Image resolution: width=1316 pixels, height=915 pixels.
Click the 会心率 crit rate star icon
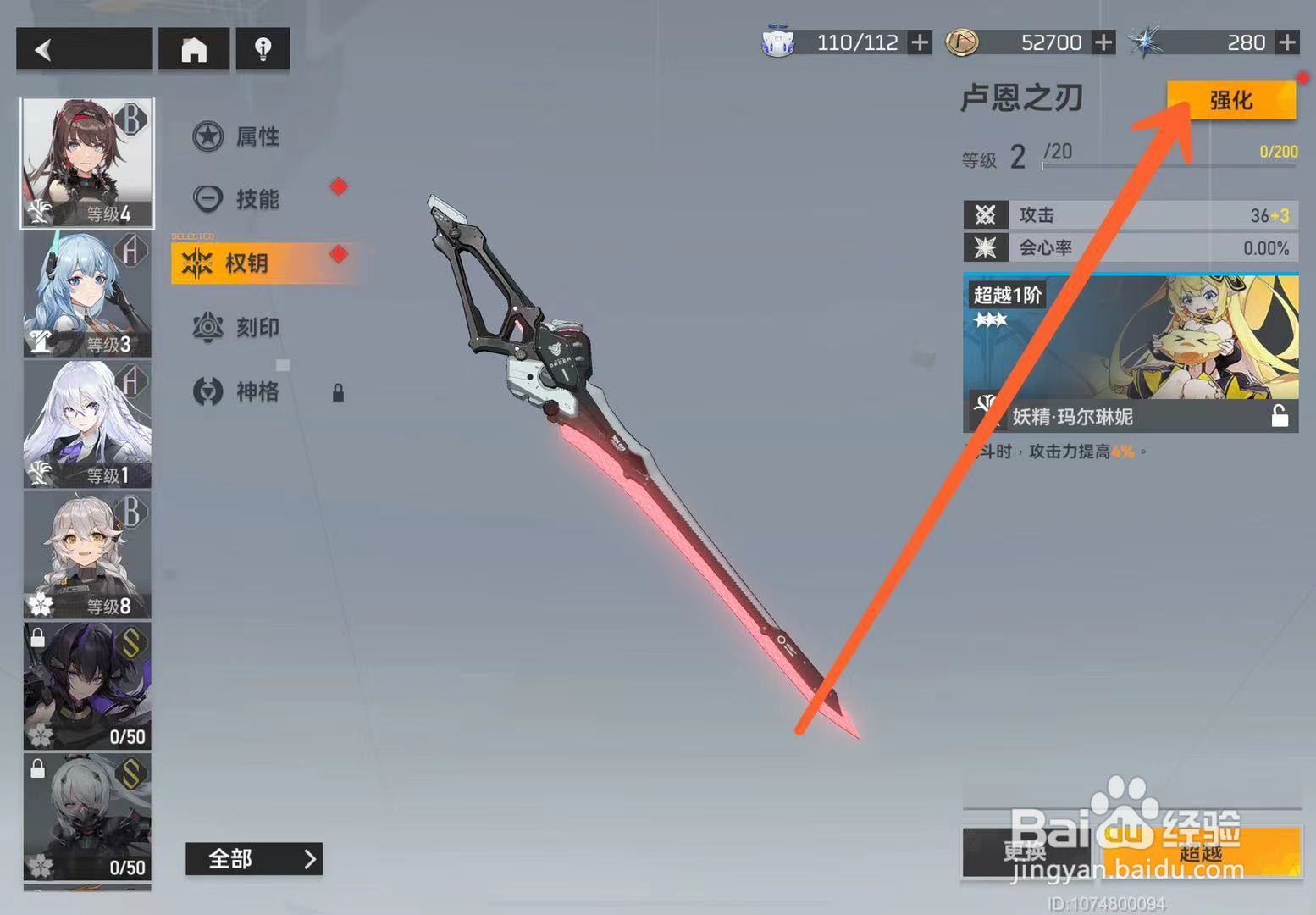(986, 247)
